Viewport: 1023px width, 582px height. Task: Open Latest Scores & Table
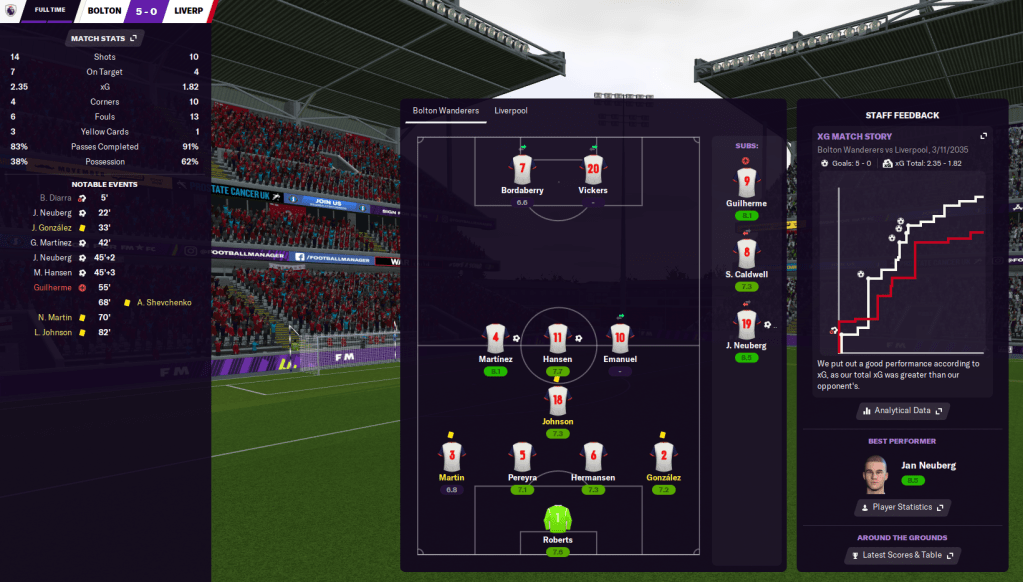click(902, 555)
